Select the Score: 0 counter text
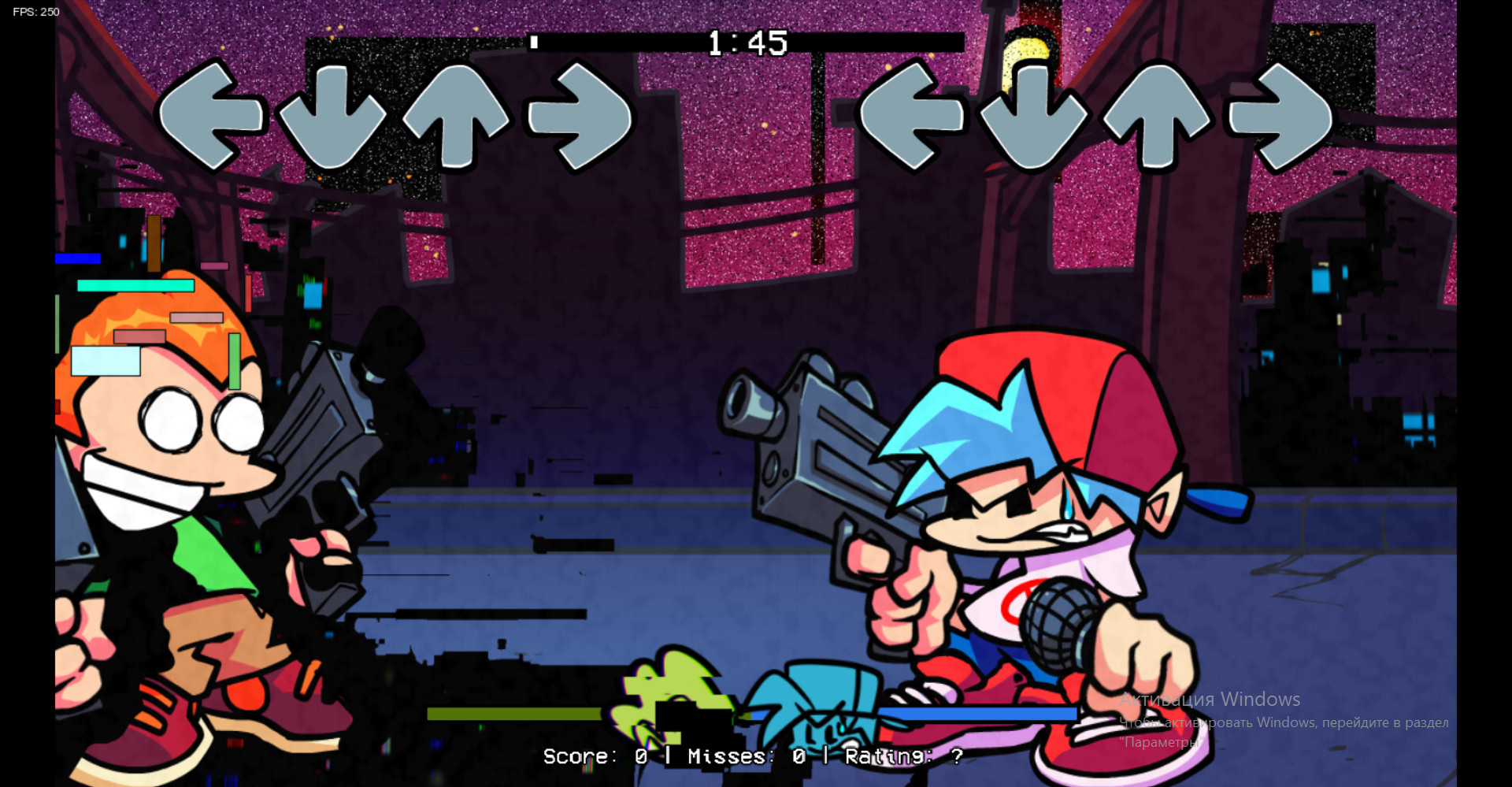The image size is (1512, 787). pos(595,757)
